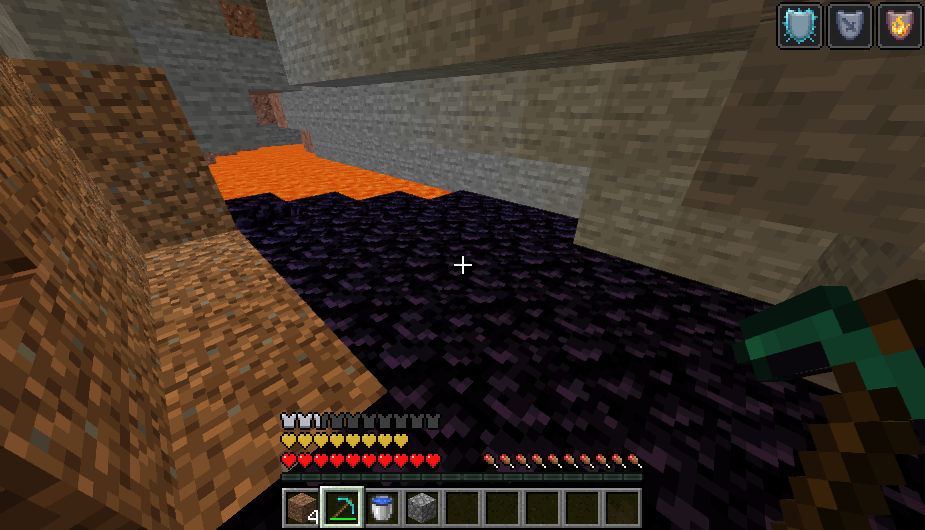Pick the water bucket hotbar slot

tap(381, 507)
